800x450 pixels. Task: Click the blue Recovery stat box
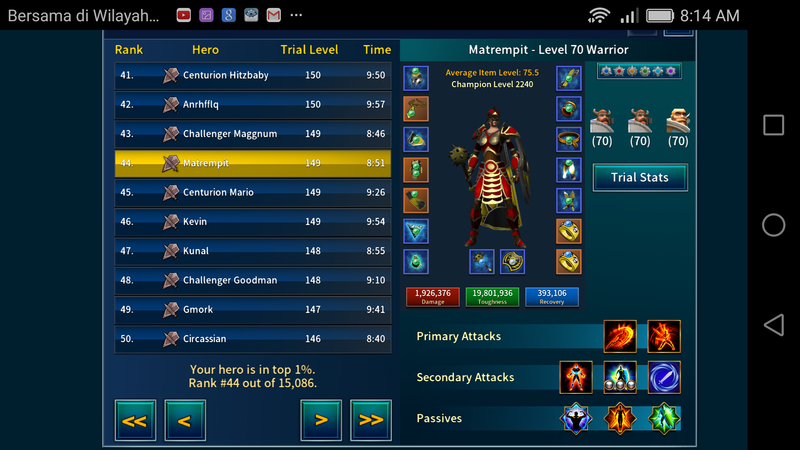(551, 296)
